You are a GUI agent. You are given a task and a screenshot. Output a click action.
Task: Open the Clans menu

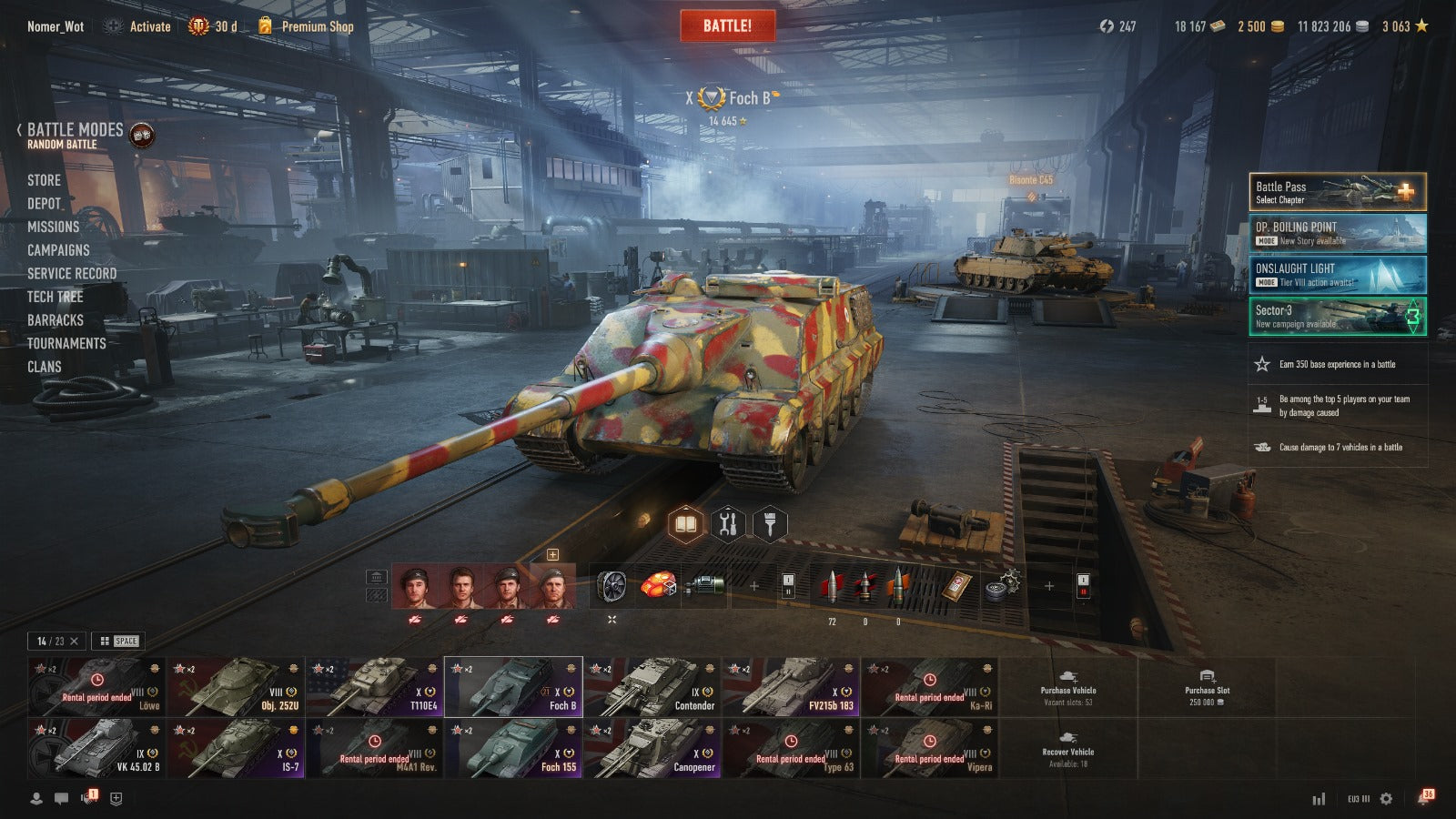tap(45, 367)
